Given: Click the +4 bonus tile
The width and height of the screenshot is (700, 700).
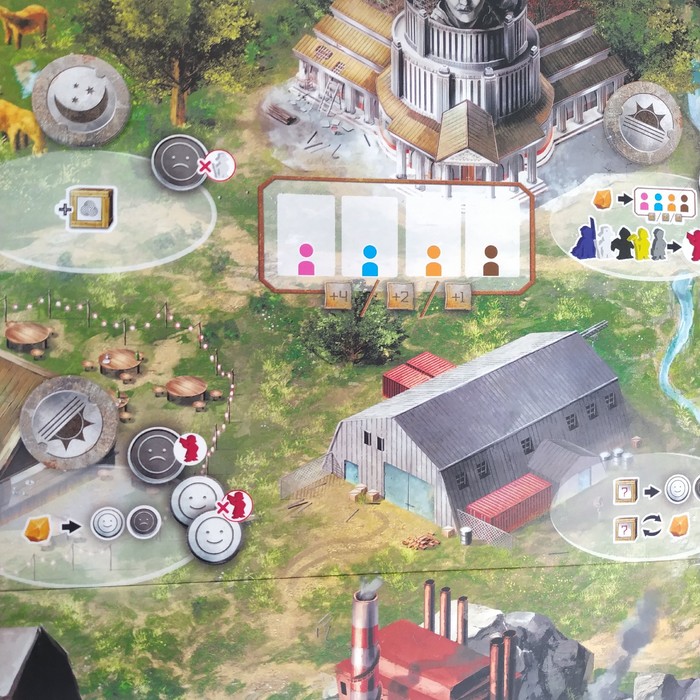Looking at the screenshot, I should [337, 297].
